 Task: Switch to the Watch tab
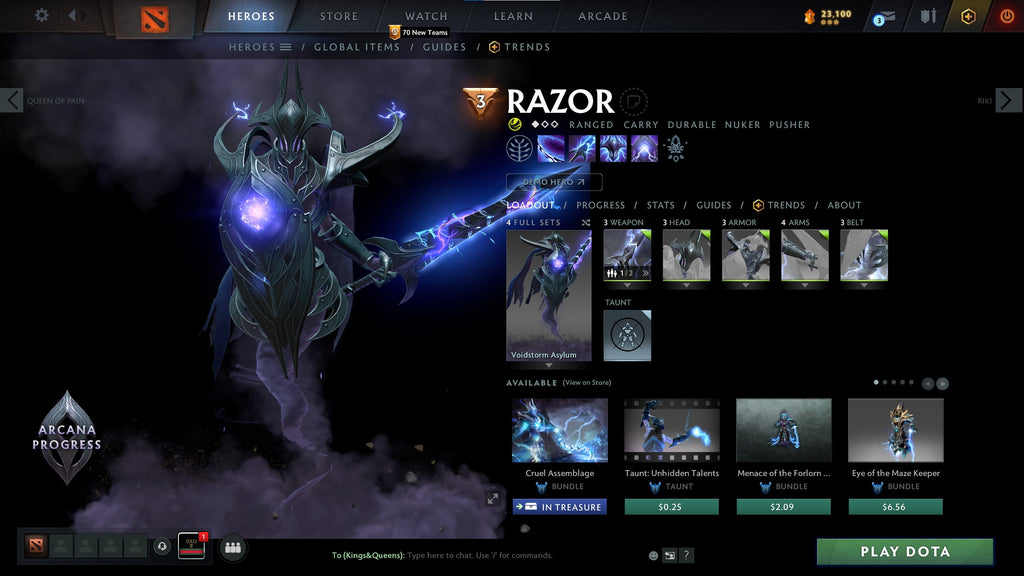tap(426, 16)
